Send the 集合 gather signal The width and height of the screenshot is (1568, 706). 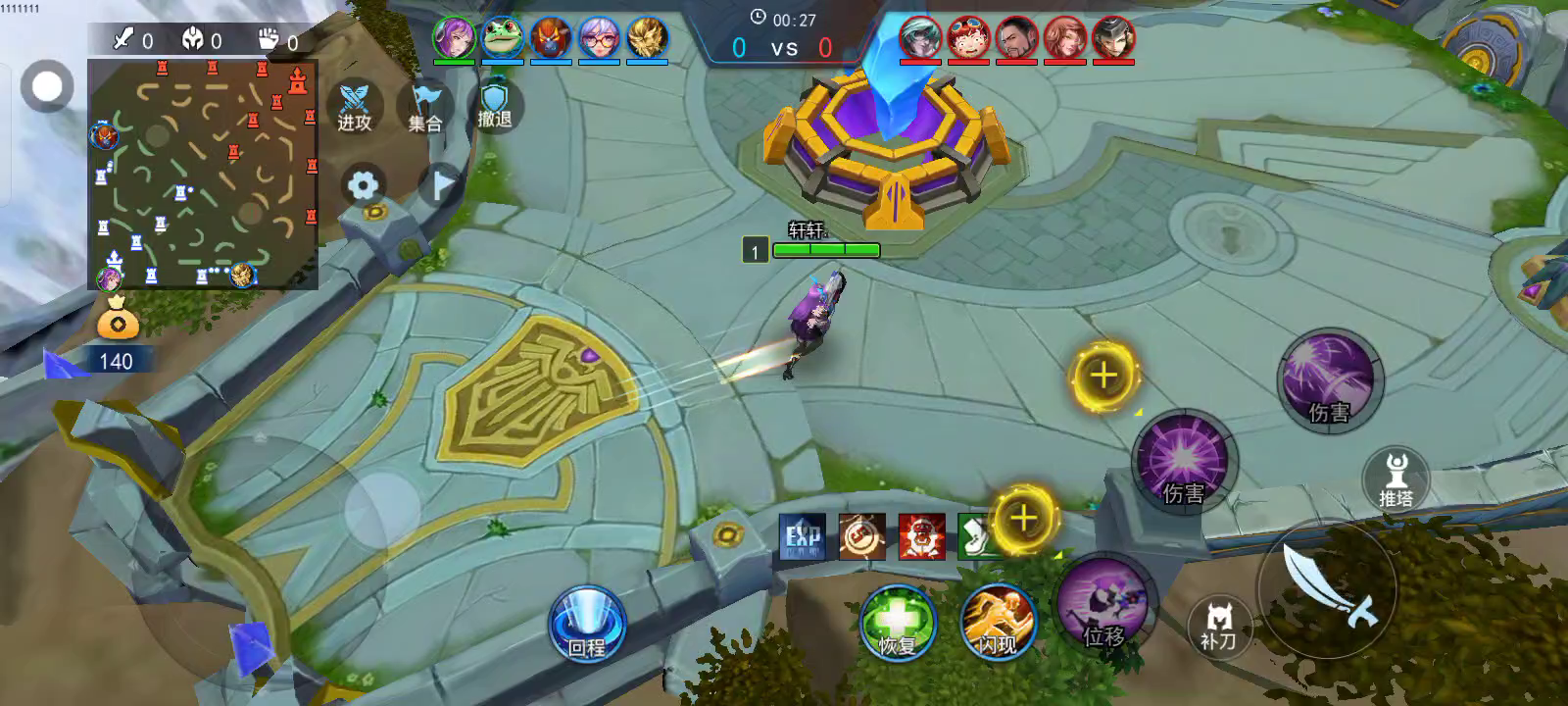click(425, 108)
